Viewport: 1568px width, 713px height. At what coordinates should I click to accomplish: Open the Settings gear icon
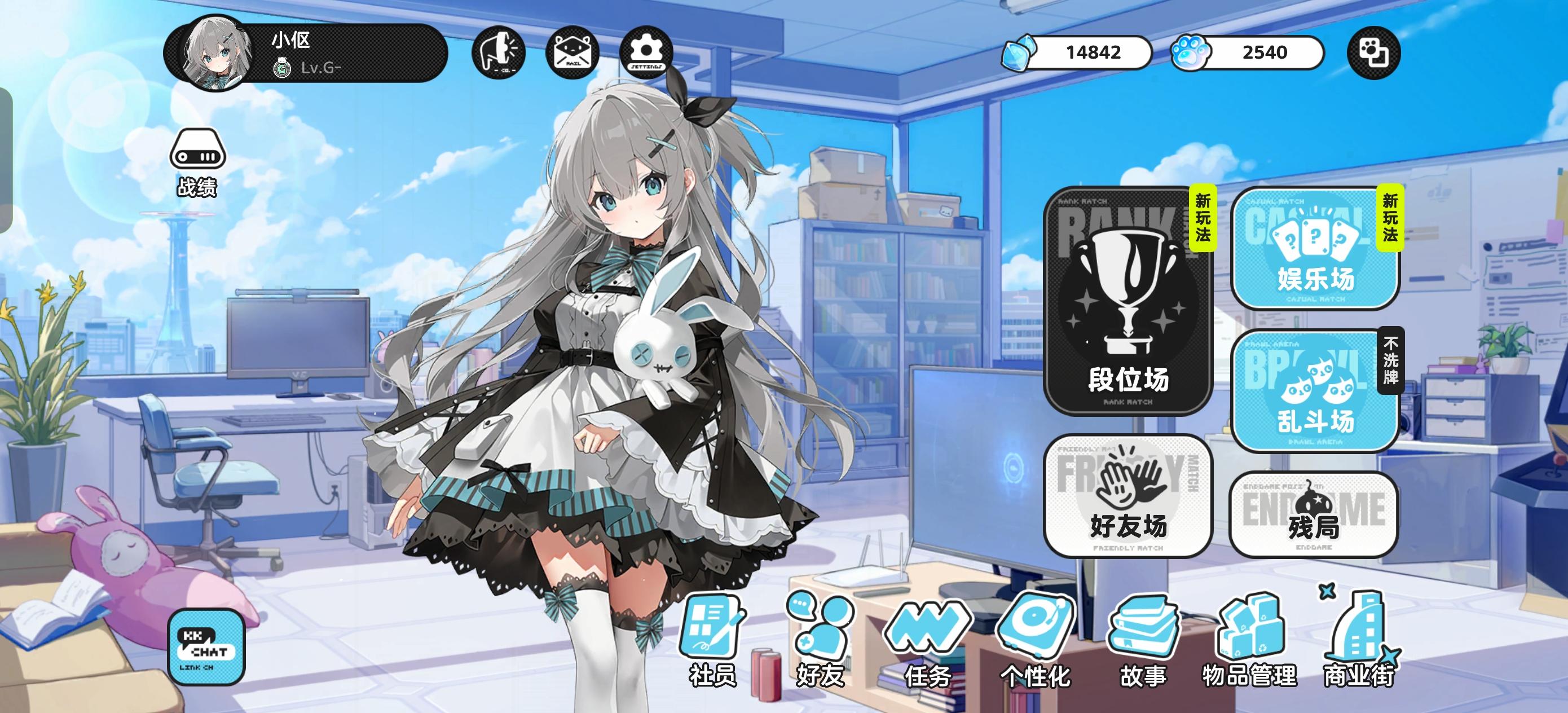pos(647,52)
